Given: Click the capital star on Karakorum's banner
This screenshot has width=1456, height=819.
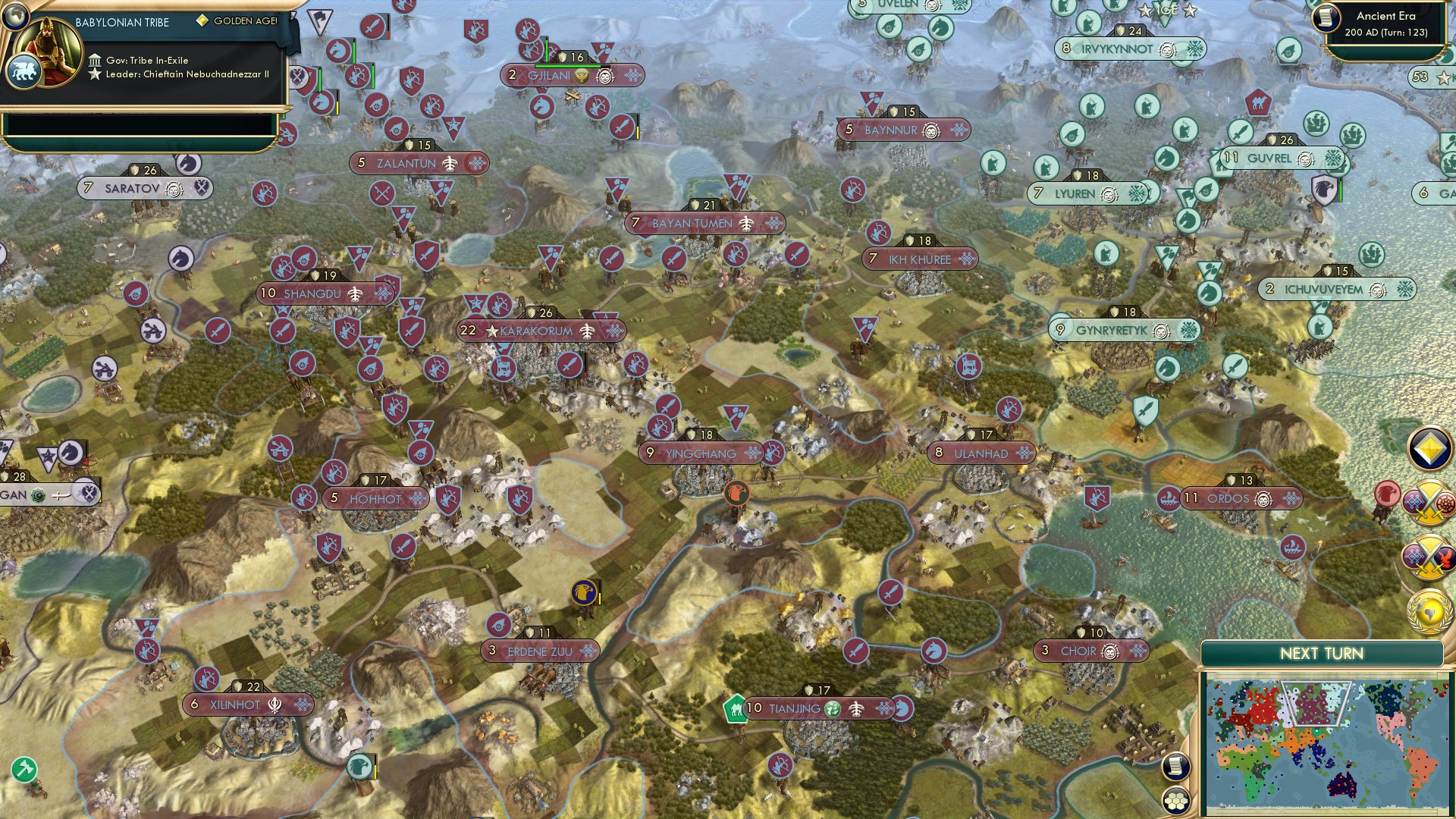Looking at the screenshot, I should coord(493,331).
